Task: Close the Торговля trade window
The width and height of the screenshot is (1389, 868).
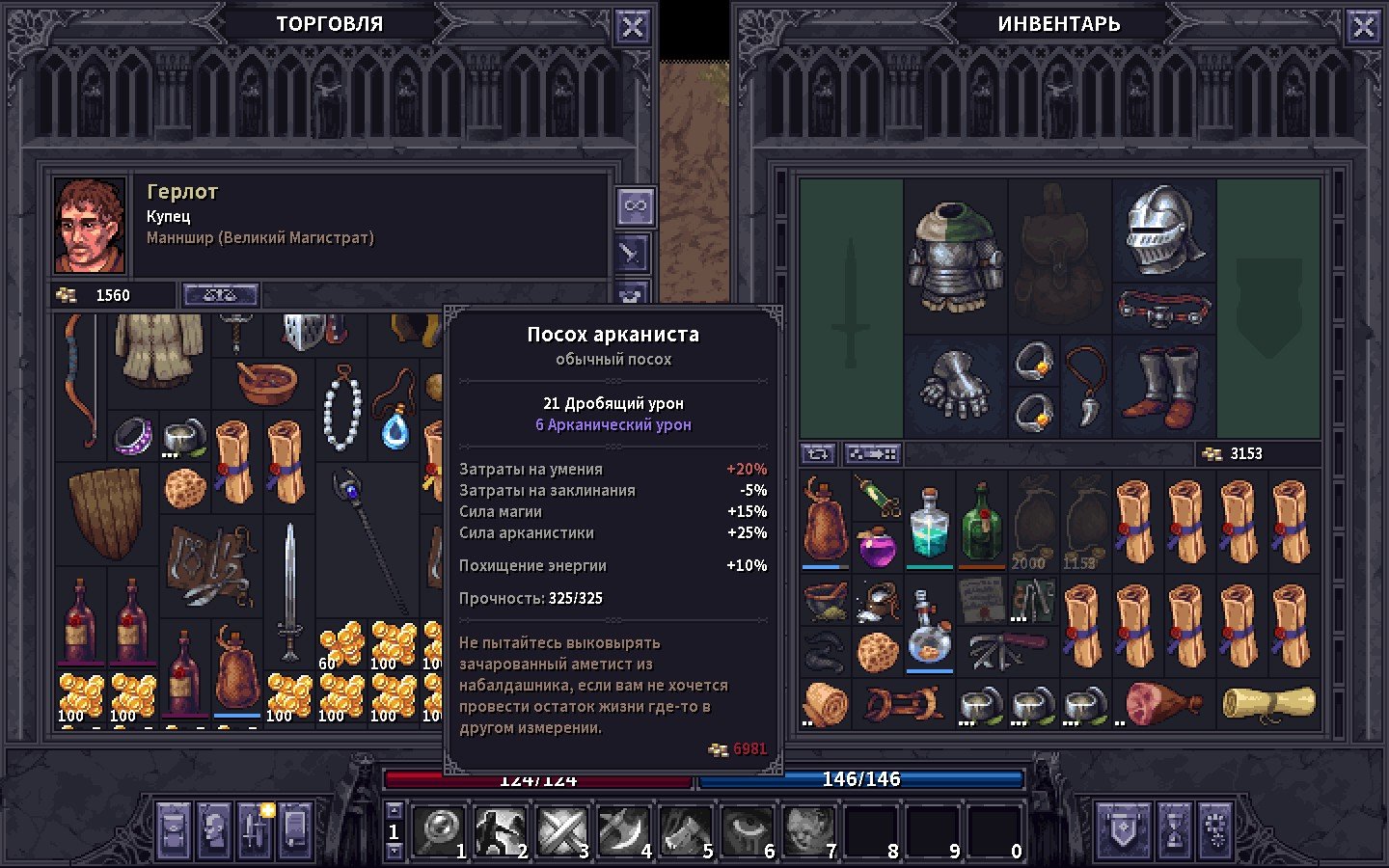Action: 632,27
